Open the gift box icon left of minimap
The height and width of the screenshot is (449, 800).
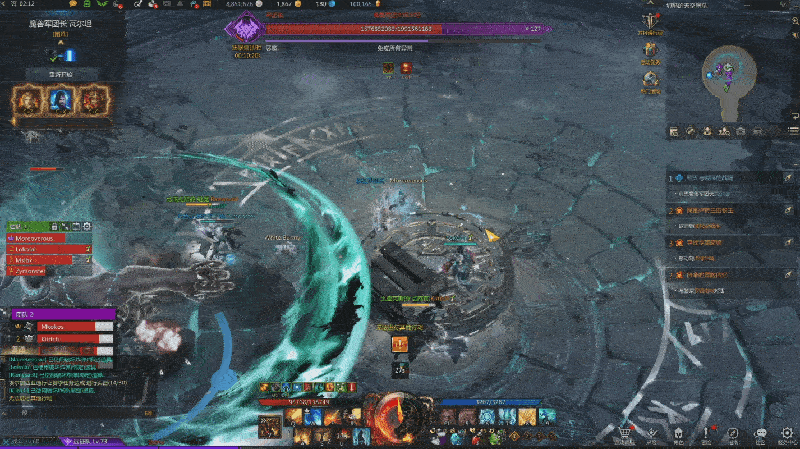click(x=652, y=50)
